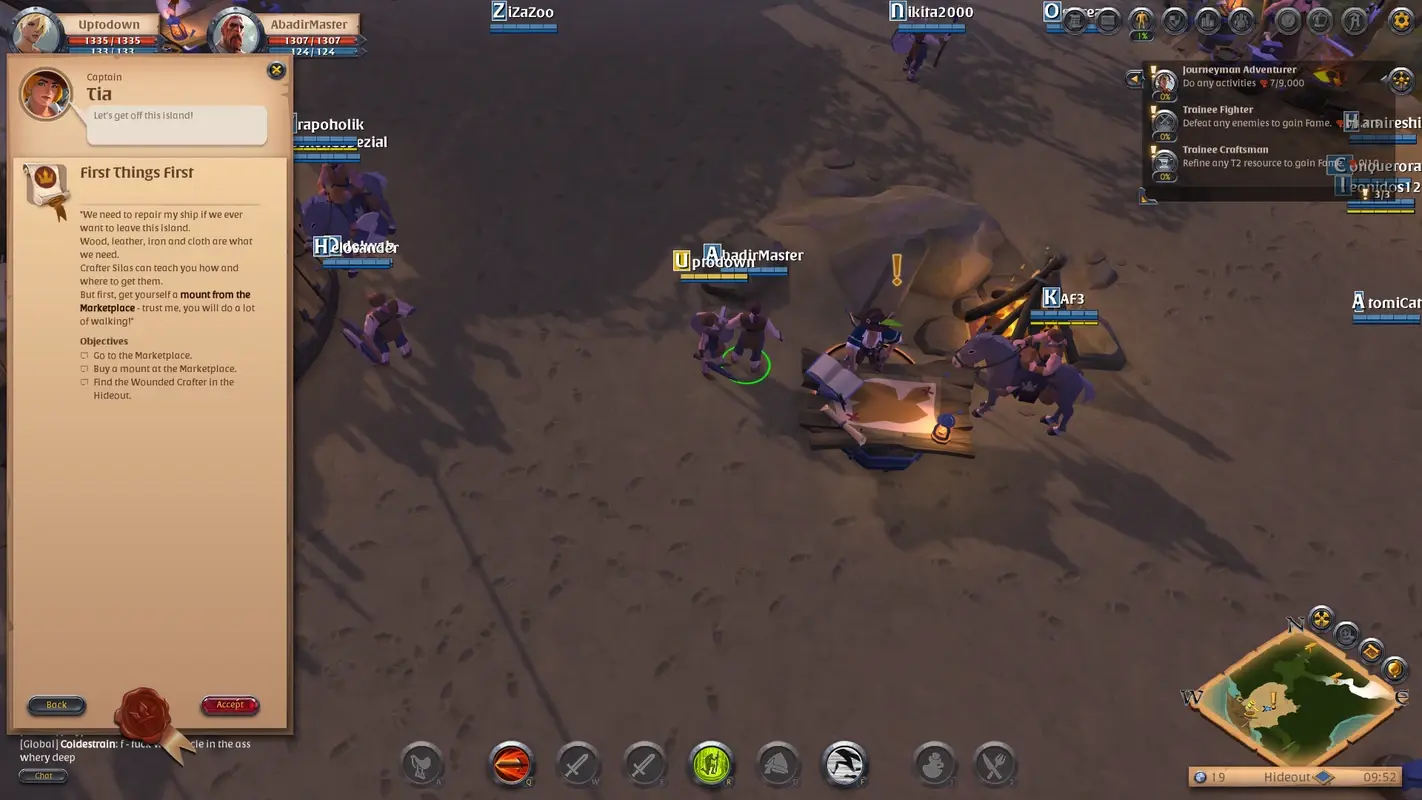This screenshot has width=1422, height=800.
Task: Open the yellow character load indicator icon
Action: click(1140, 21)
